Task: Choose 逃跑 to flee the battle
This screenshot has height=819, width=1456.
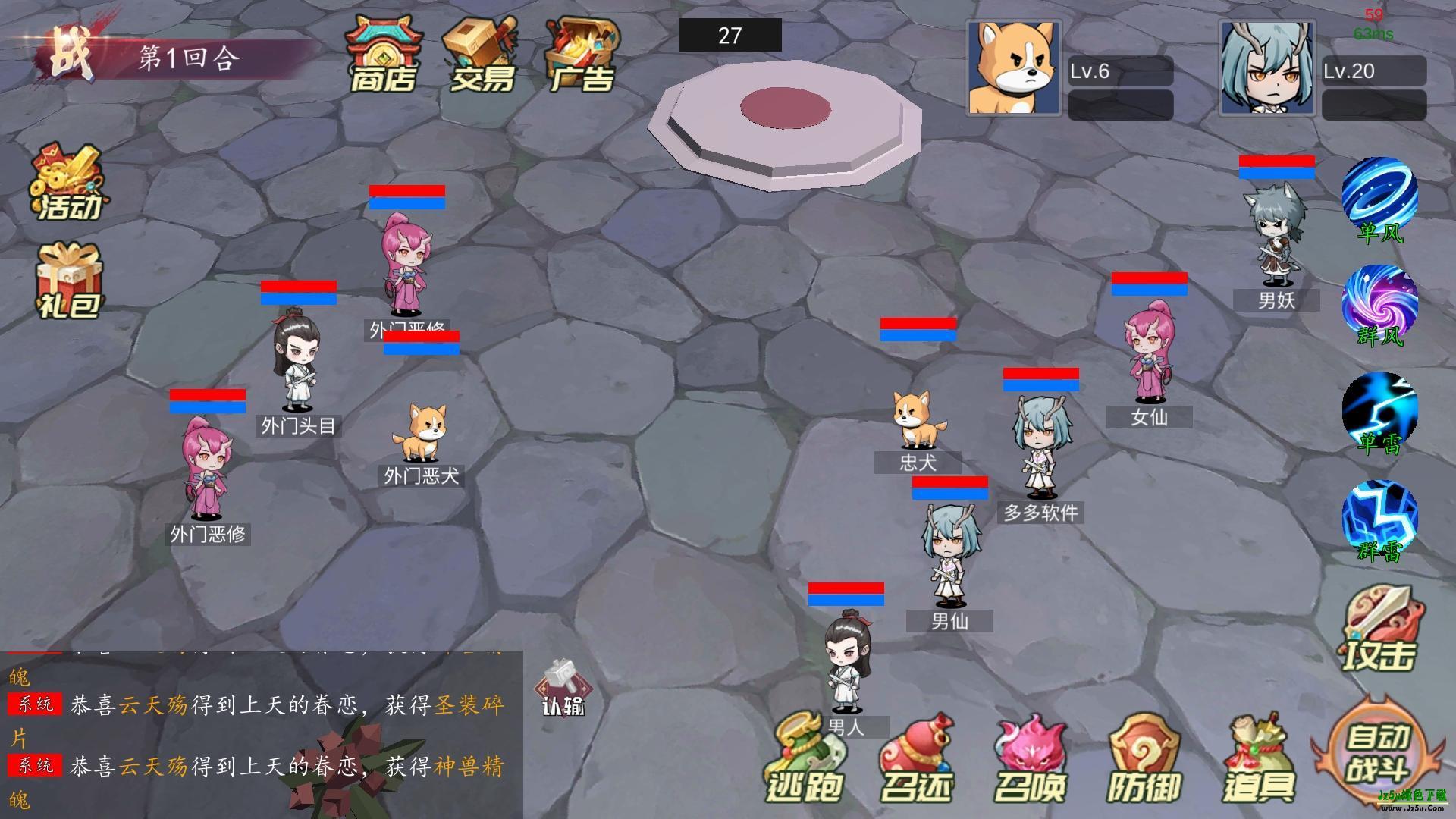Action: pyautogui.click(x=804, y=760)
